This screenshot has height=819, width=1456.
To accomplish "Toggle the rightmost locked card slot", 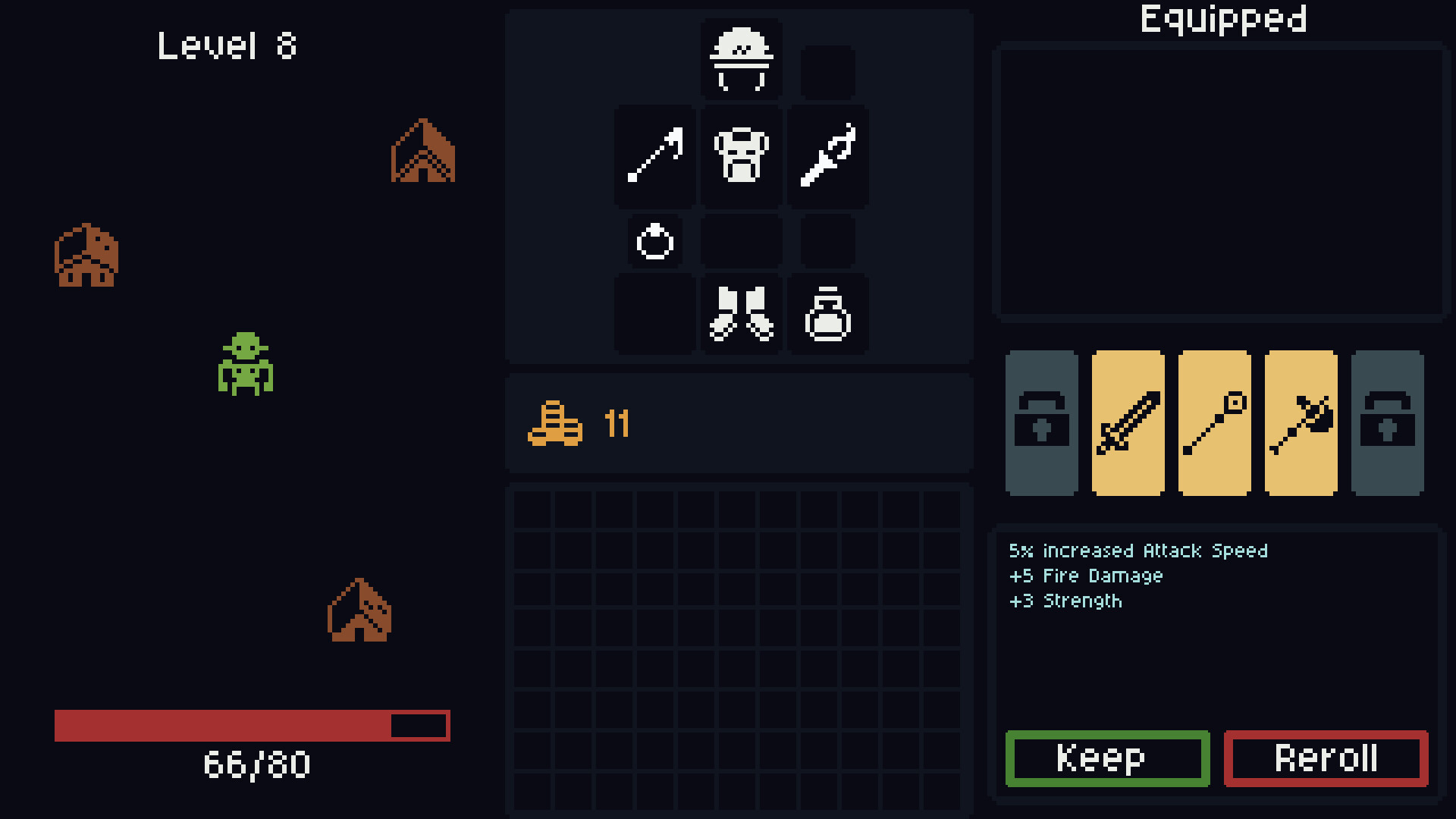I will click(1388, 423).
